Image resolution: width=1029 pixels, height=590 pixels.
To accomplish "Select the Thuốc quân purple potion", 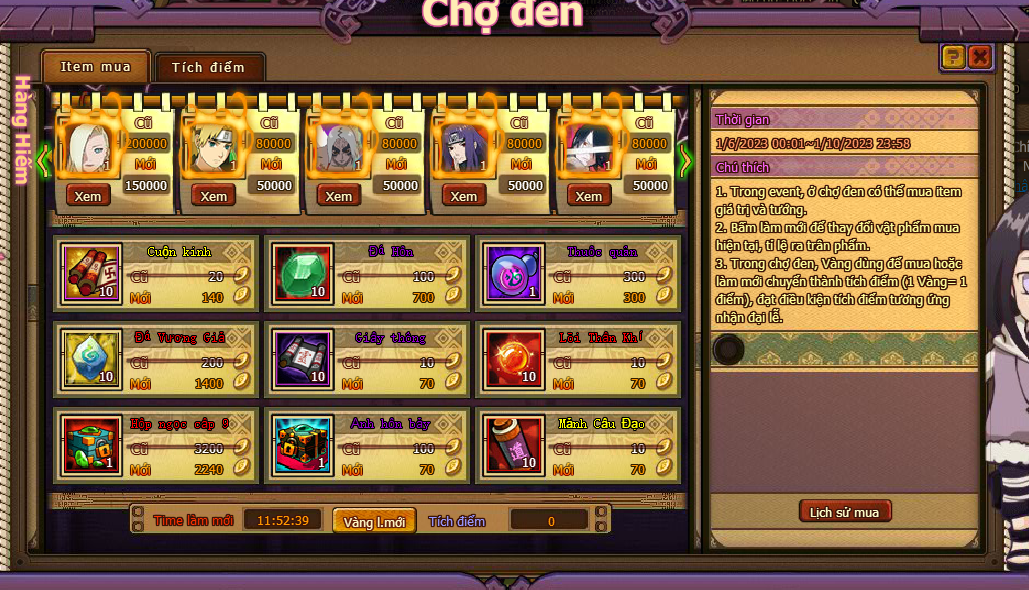I will (x=514, y=274).
